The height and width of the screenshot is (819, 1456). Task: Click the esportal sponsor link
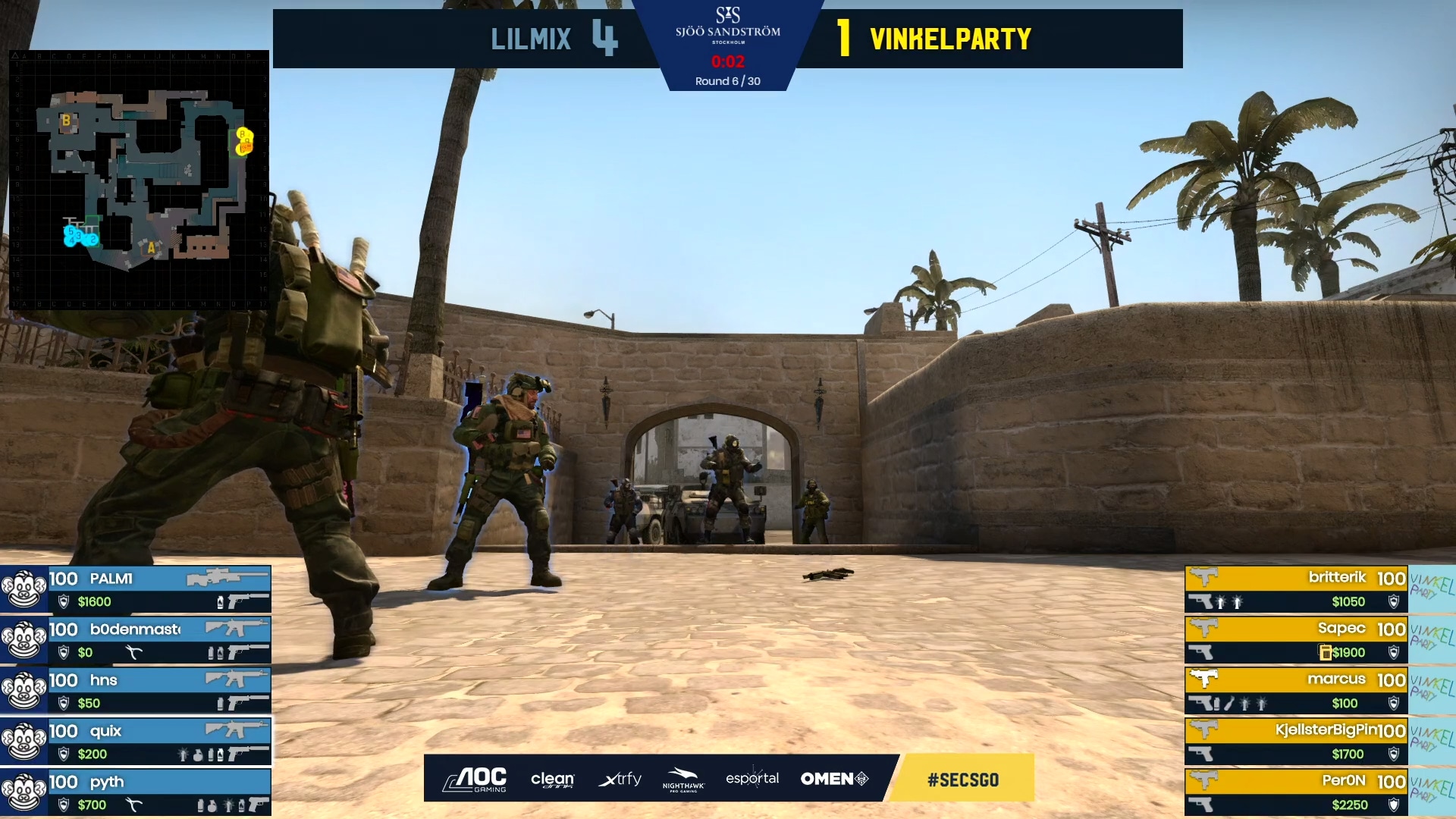pos(753,779)
